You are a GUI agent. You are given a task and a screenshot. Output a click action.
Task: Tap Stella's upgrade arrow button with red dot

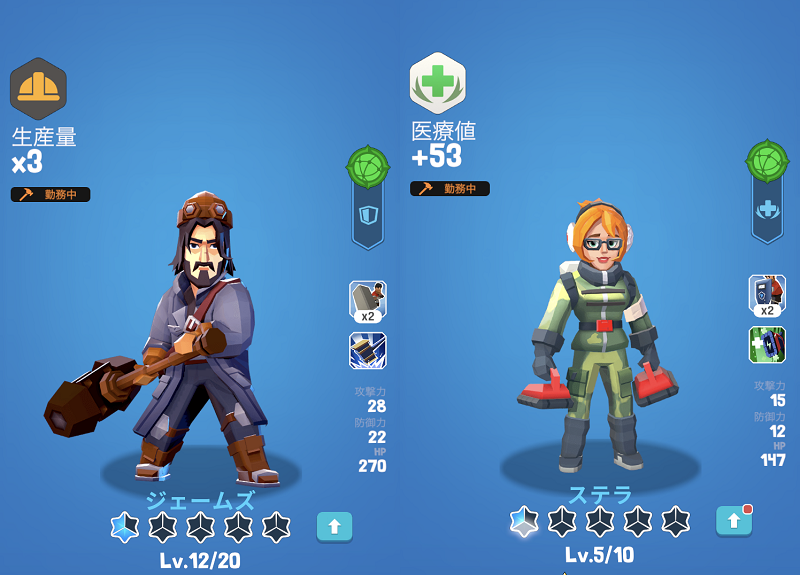click(733, 520)
